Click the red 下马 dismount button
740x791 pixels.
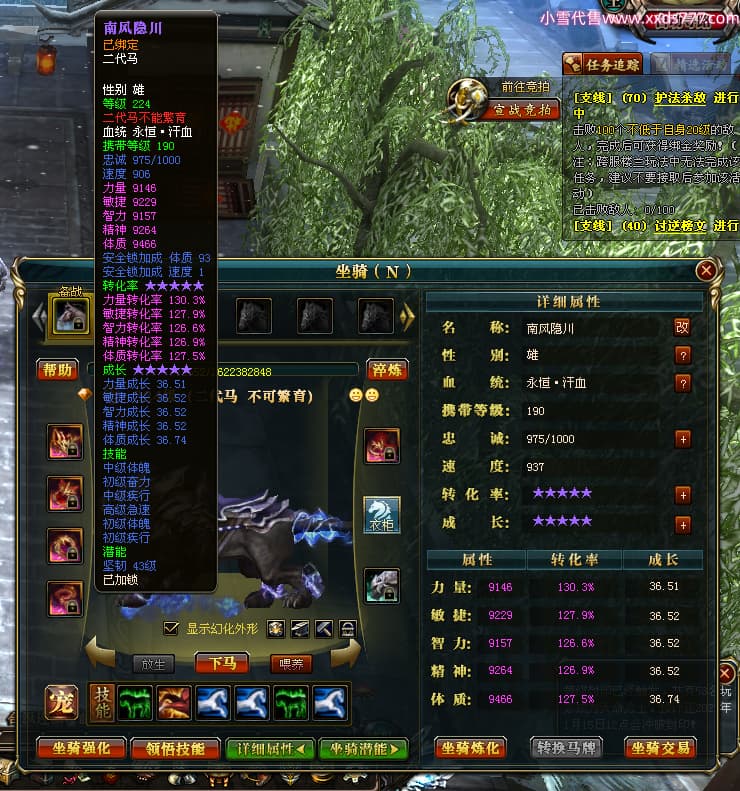click(222, 663)
